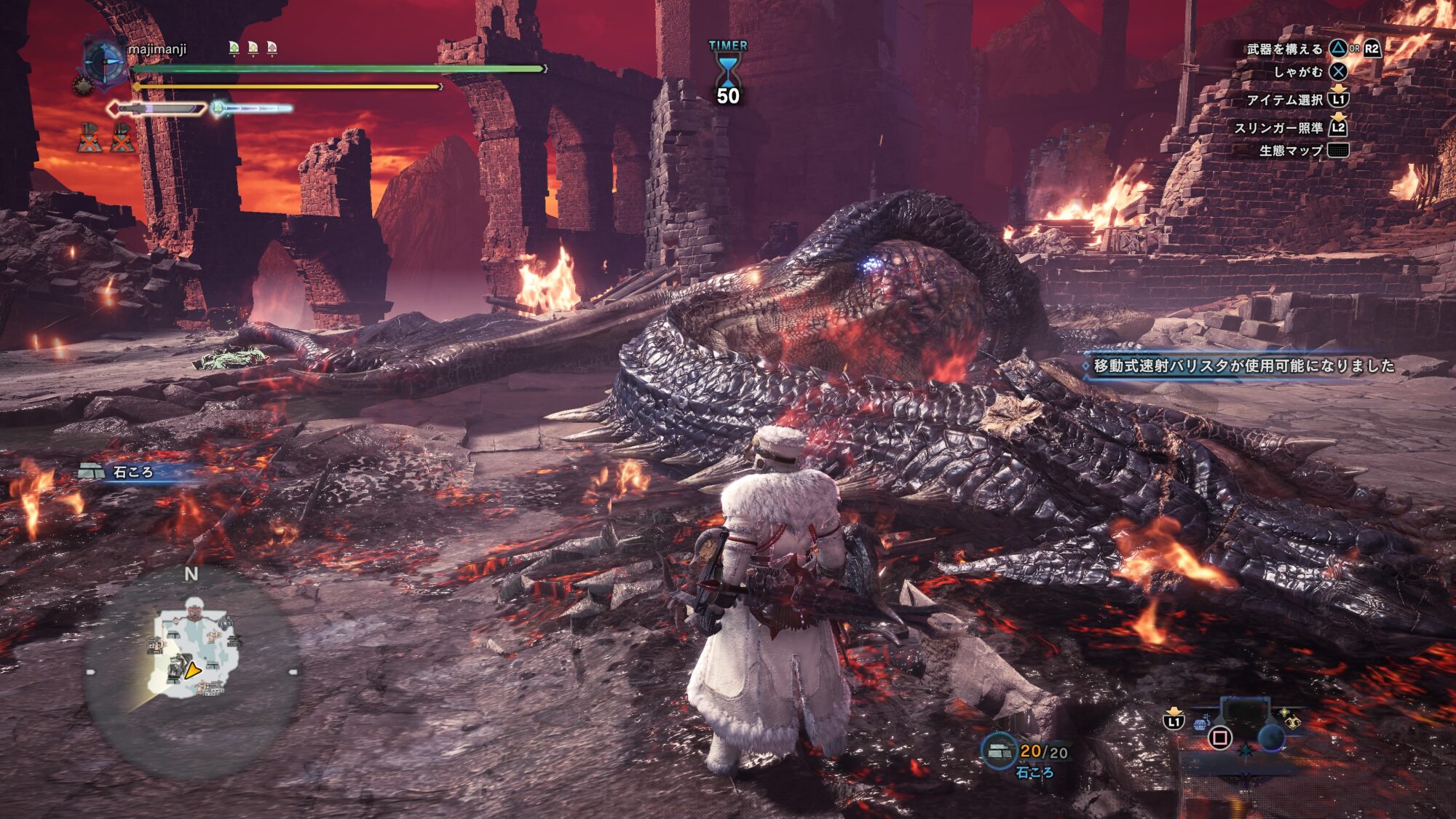
Task: Select the green arrow buff icon
Action: [x=234, y=48]
